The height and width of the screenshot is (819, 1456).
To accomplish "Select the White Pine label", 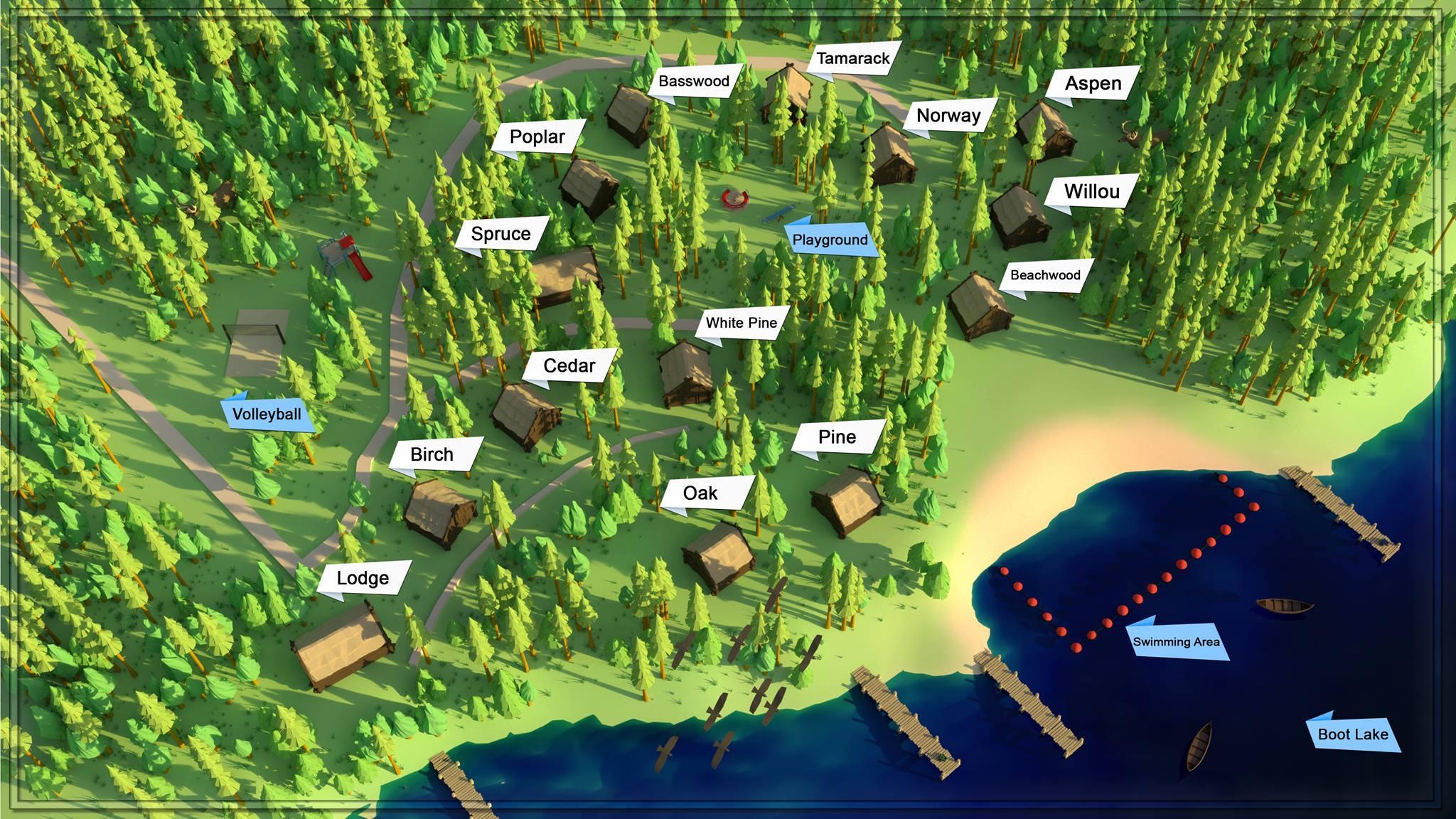I will click(x=742, y=323).
